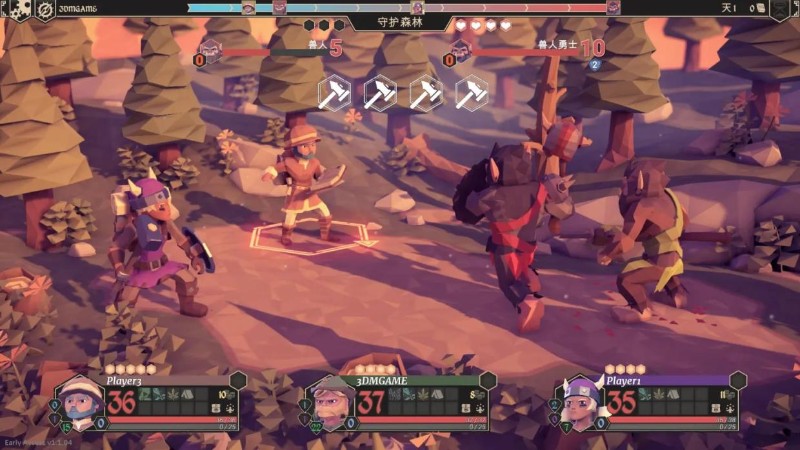The height and width of the screenshot is (450, 800).
Task: Click the hexagon icon in the top-right corner
Action: [x=779, y=9]
